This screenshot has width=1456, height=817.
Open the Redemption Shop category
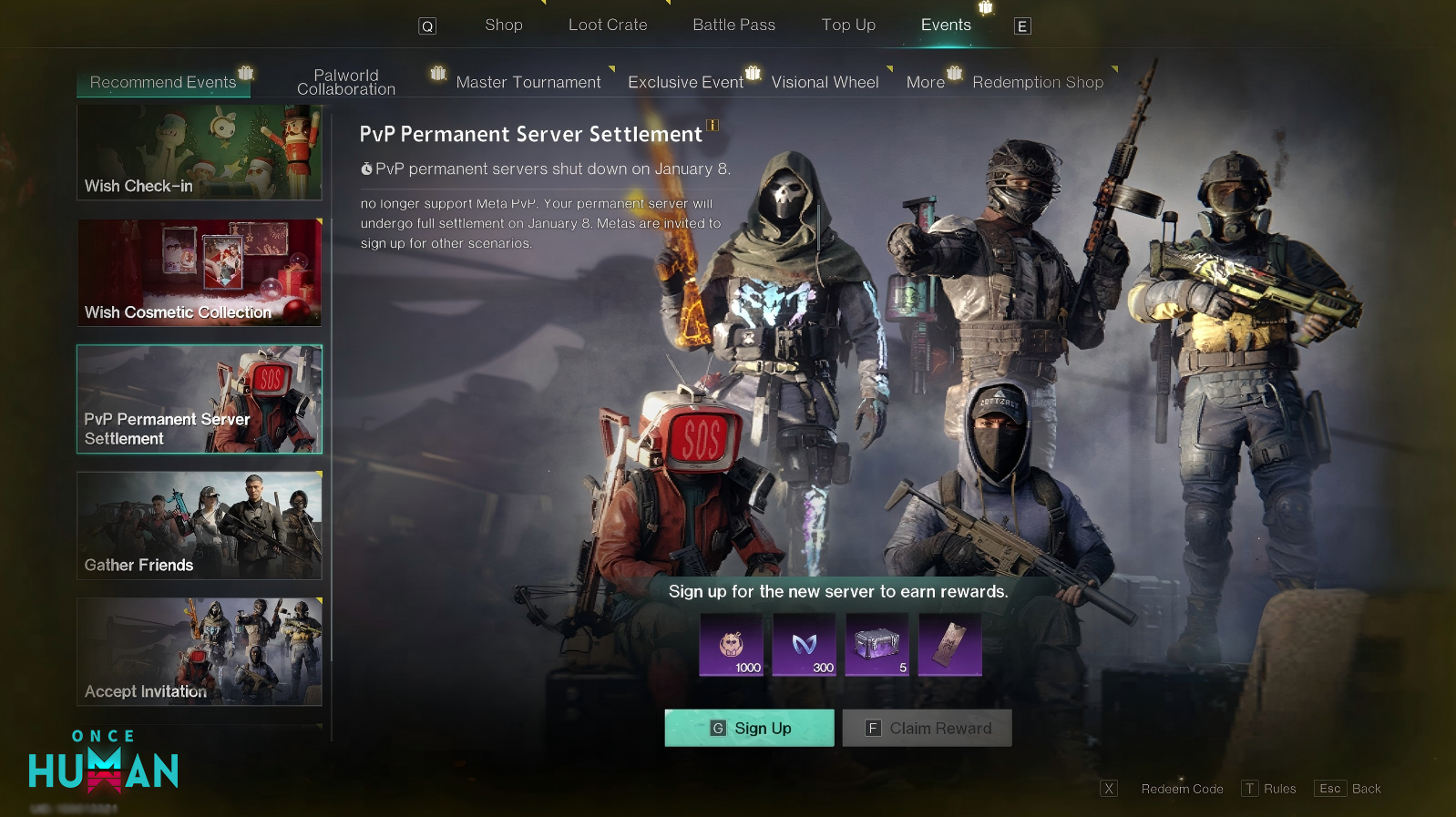pyautogui.click(x=1038, y=83)
